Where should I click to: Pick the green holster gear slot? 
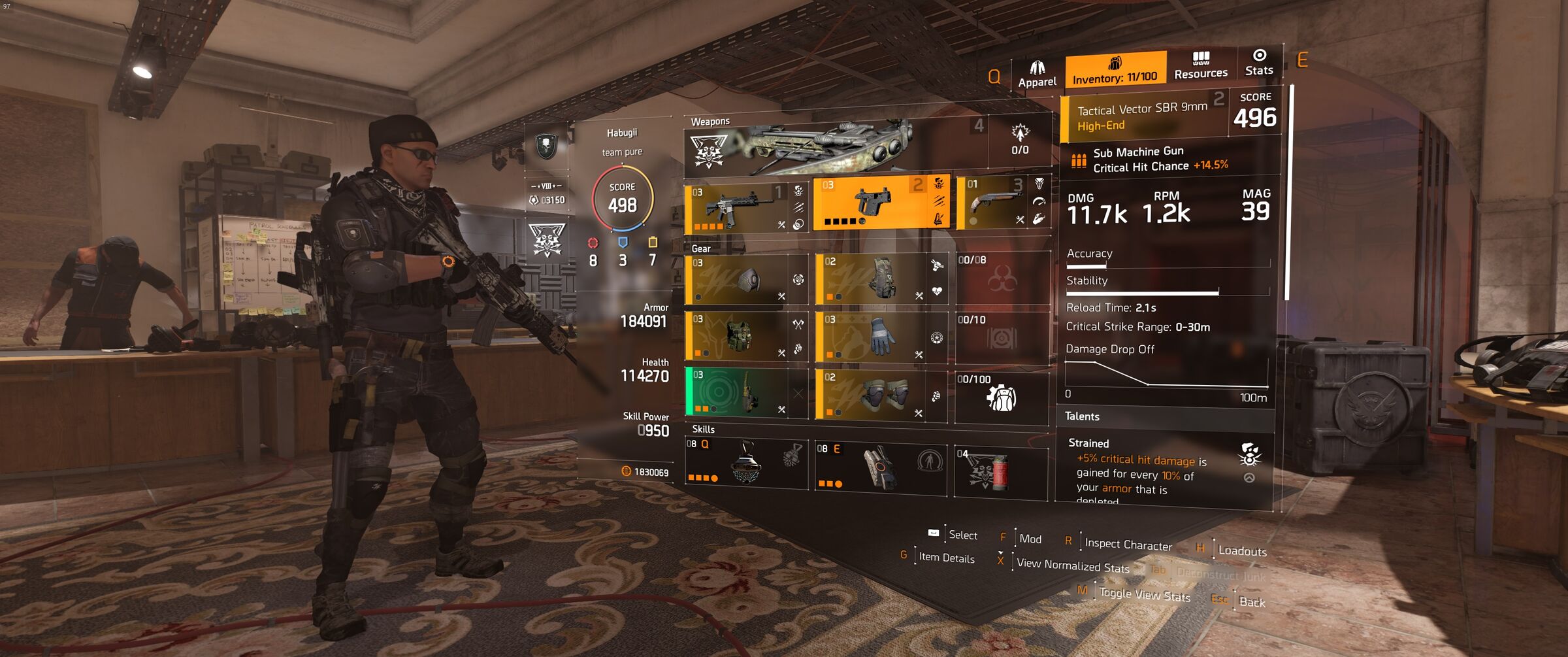740,392
